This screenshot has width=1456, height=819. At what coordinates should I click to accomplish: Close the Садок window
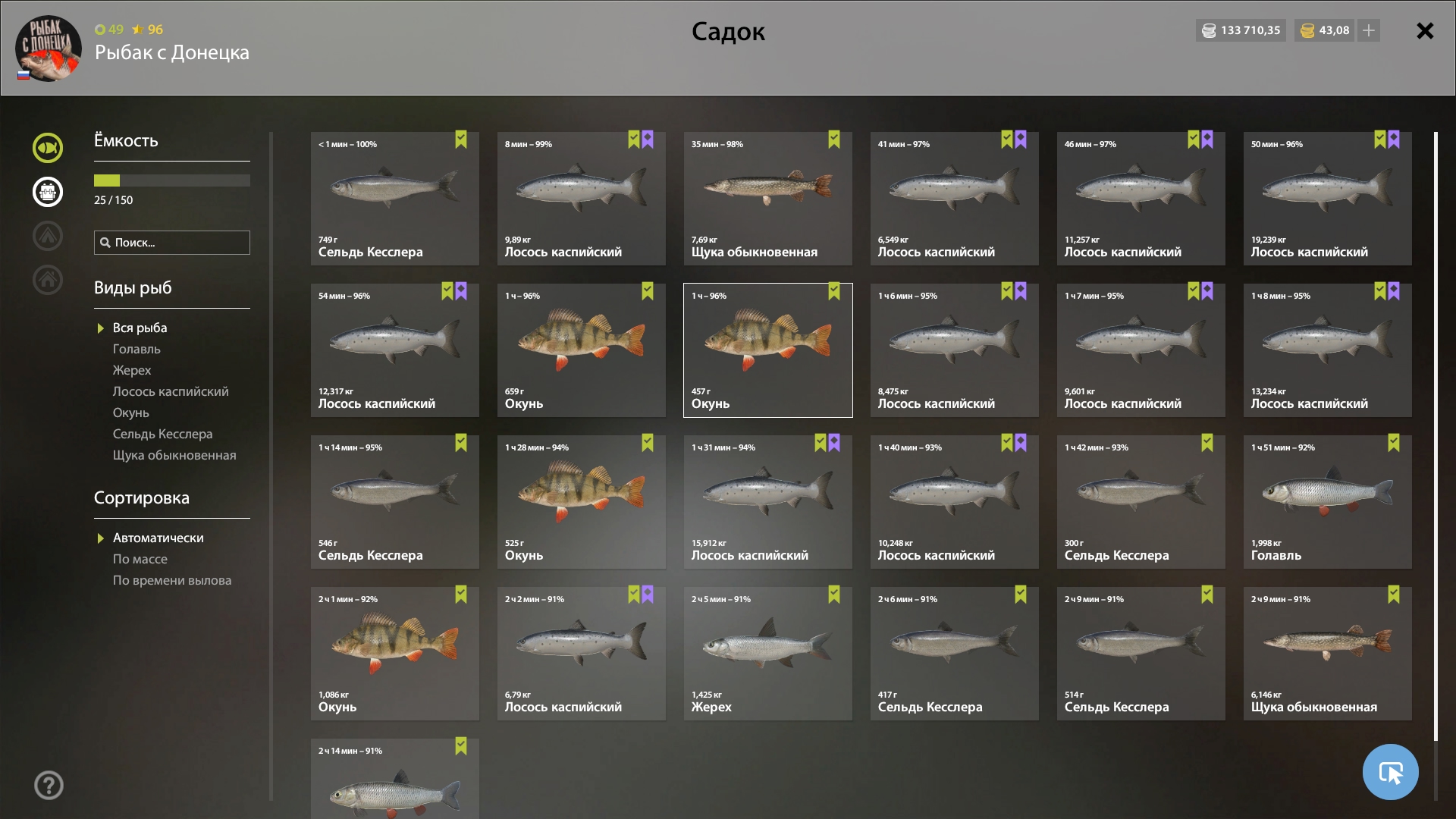click(1425, 31)
